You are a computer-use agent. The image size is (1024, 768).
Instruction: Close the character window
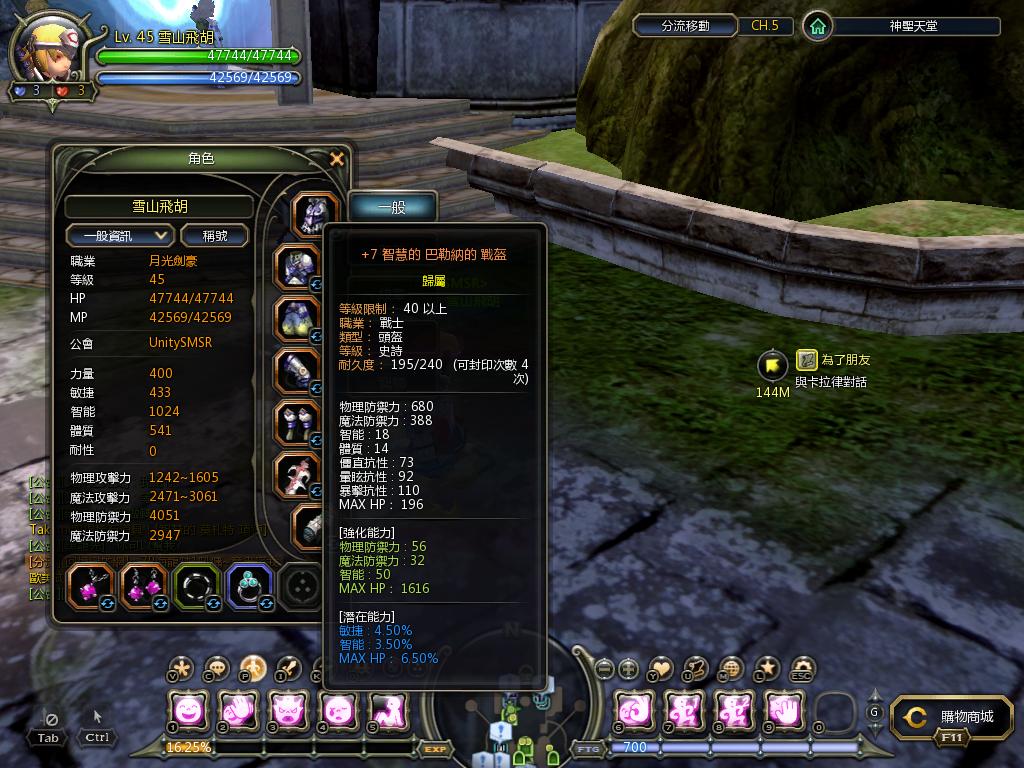(x=337, y=159)
